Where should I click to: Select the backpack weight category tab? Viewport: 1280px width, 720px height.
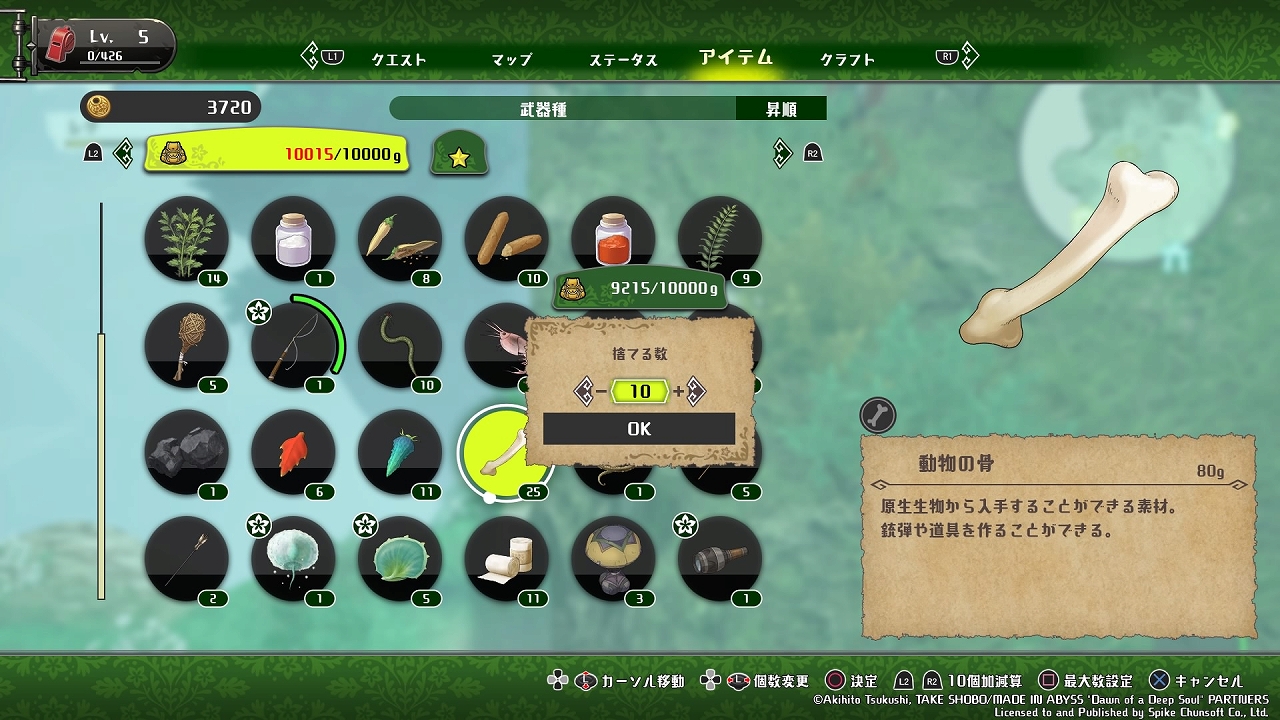coord(276,154)
